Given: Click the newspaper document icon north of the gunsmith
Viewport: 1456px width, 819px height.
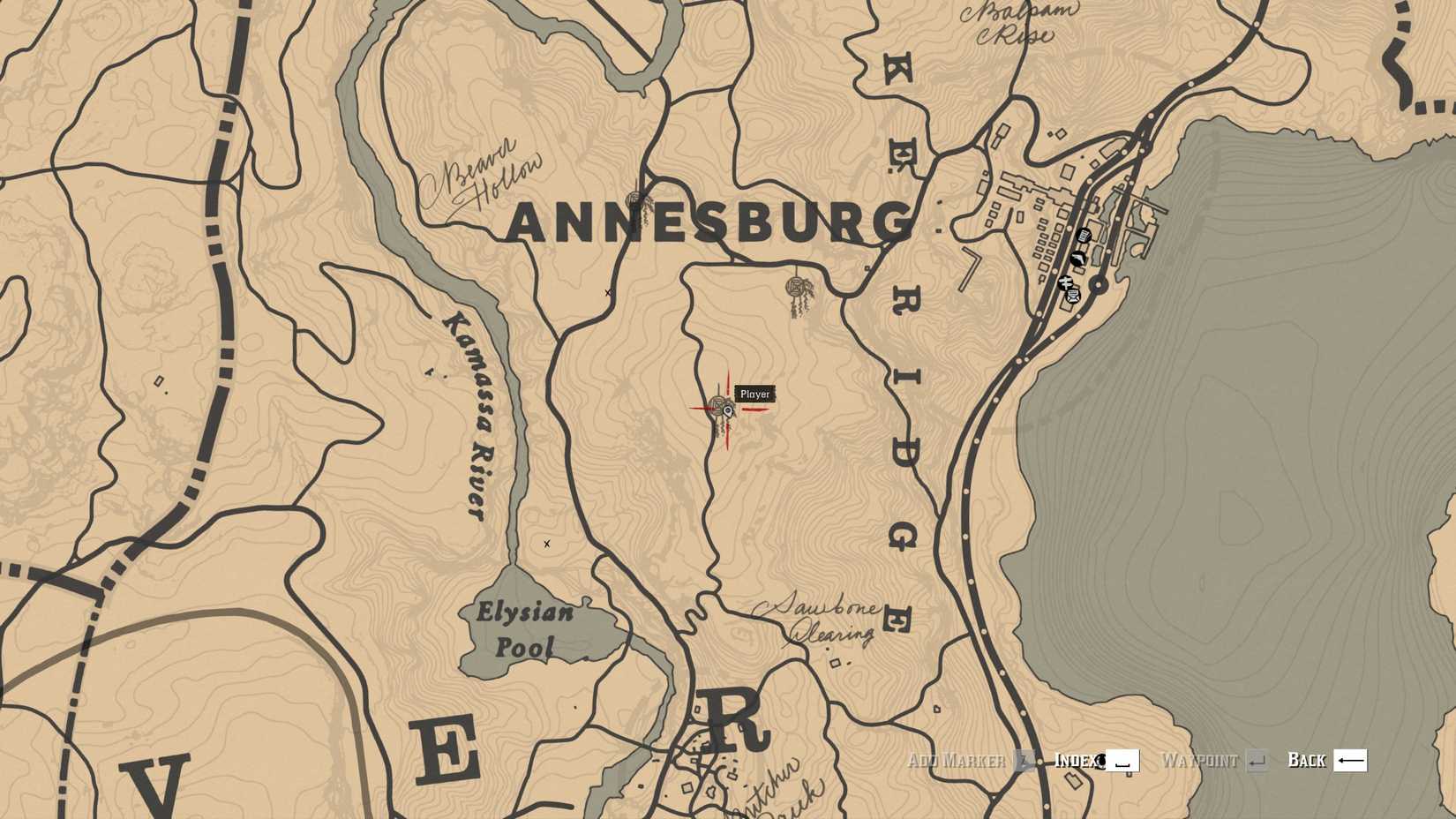Looking at the screenshot, I should [x=1084, y=235].
